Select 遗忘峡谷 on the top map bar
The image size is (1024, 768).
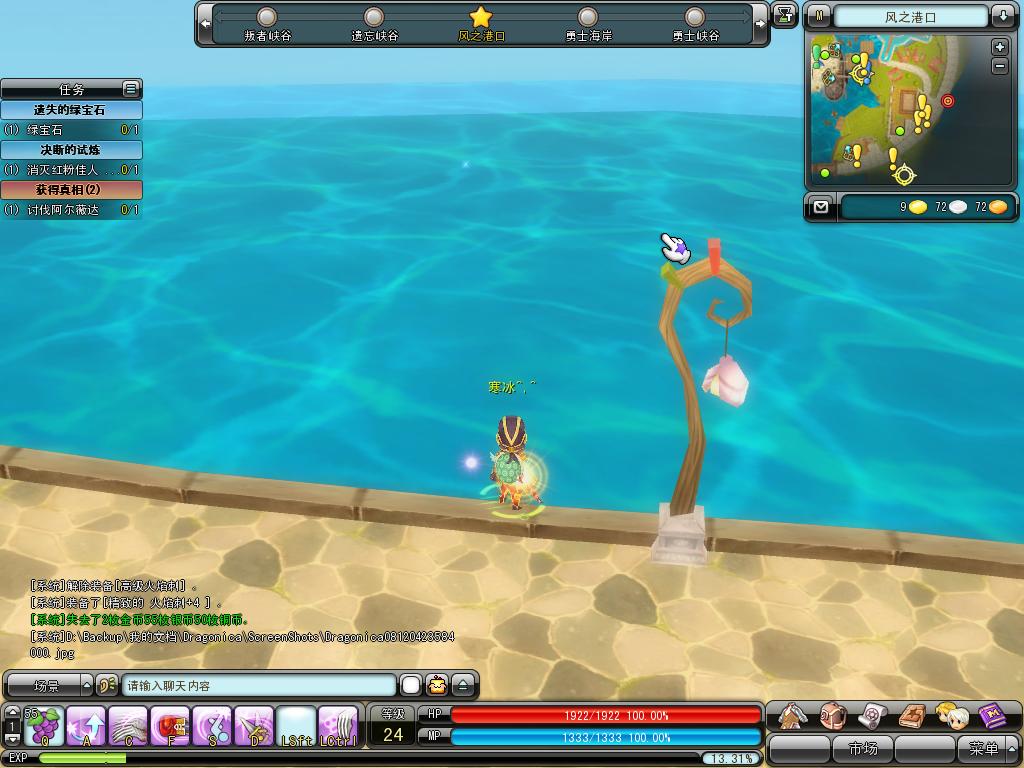click(x=374, y=24)
